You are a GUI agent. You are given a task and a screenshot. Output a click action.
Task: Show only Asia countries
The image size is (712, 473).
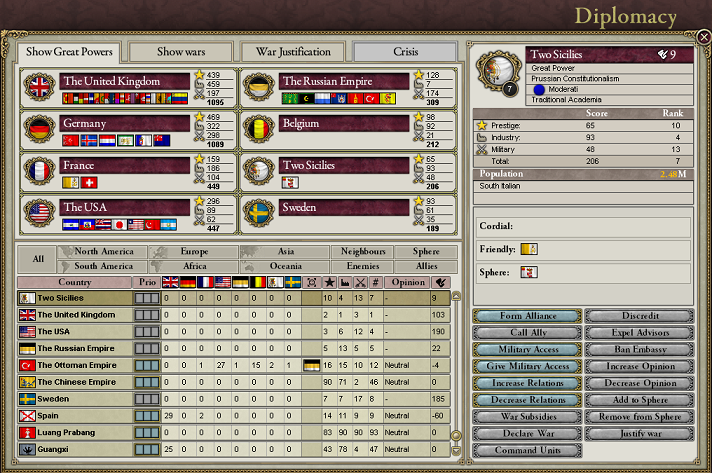pyautogui.click(x=285, y=252)
